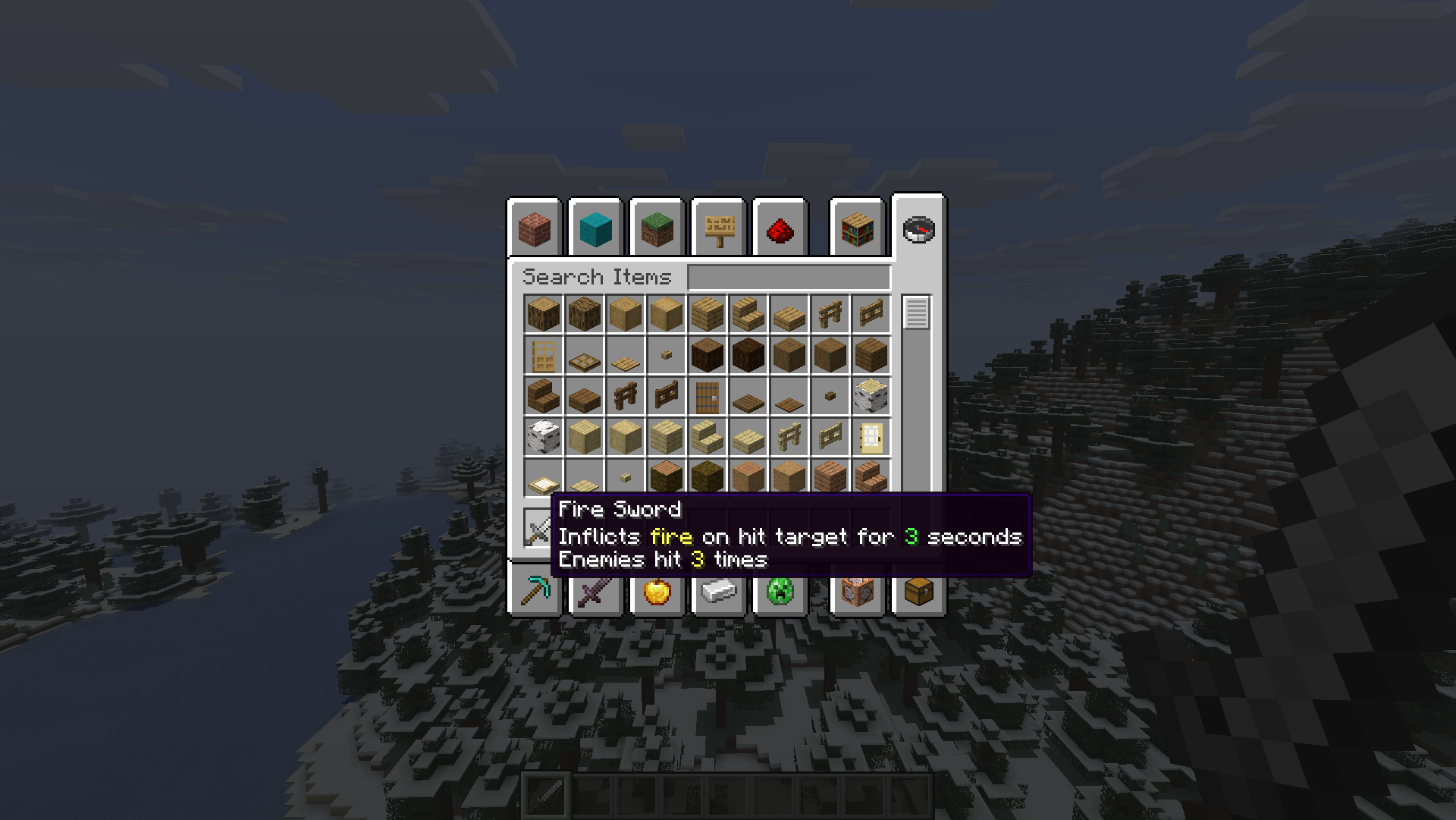Show the redstone dust tab

780,229
